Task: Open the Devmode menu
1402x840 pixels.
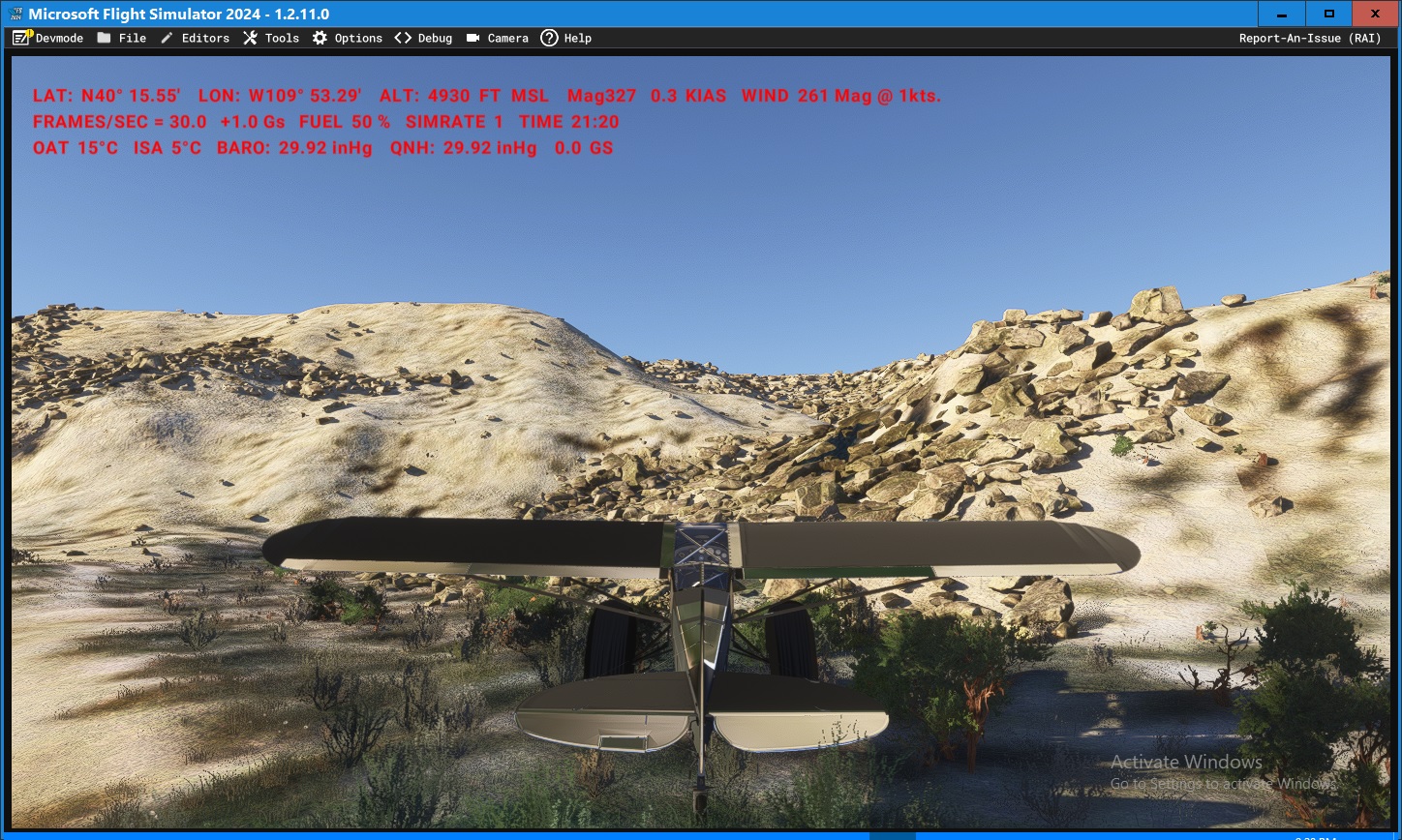Action: (x=59, y=38)
